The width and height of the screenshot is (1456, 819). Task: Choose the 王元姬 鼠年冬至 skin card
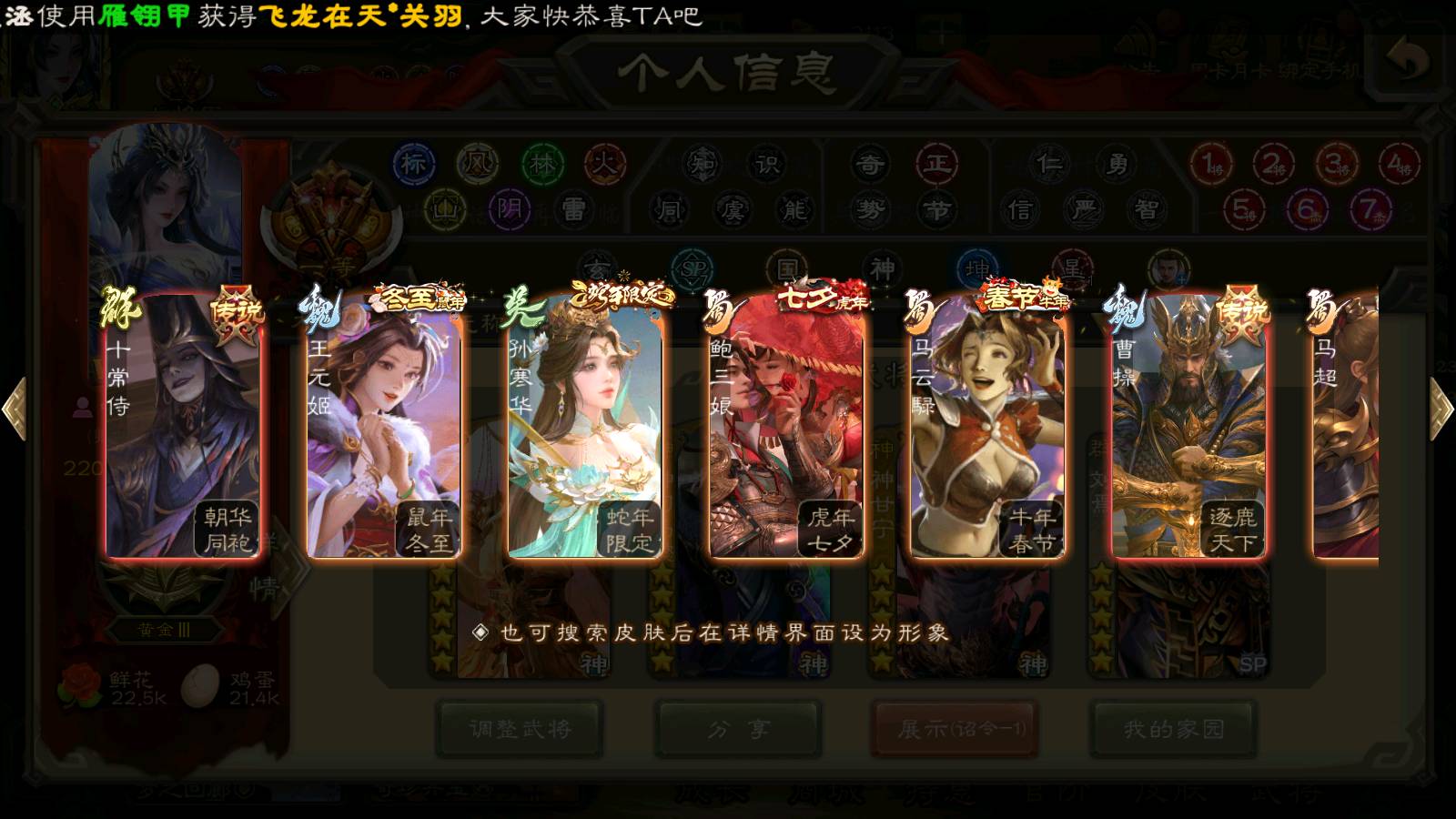pyautogui.click(x=383, y=428)
